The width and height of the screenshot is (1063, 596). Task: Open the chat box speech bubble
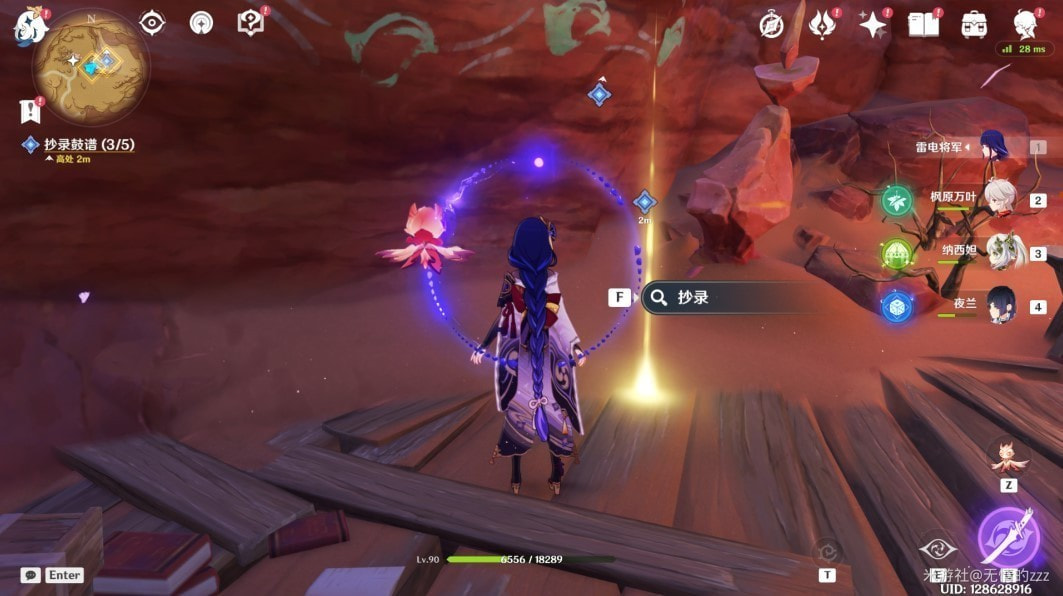(31, 575)
